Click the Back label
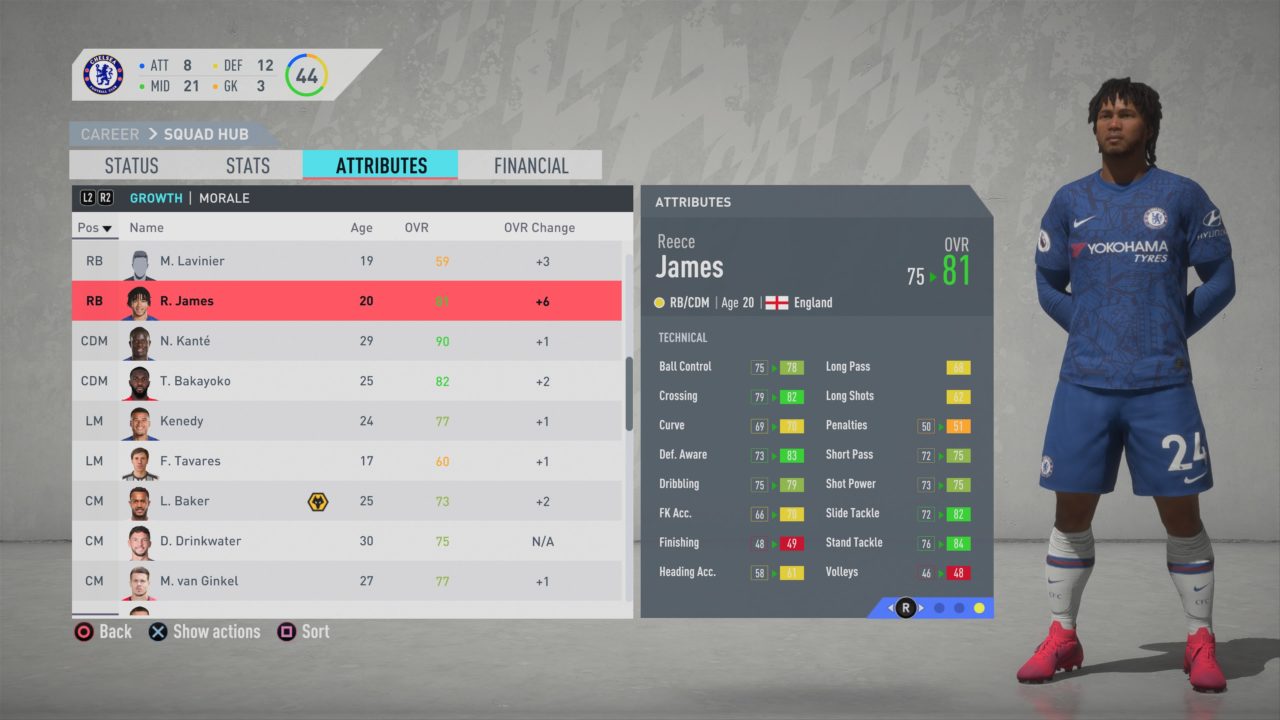The height and width of the screenshot is (720, 1280). click(x=115, y=631)
